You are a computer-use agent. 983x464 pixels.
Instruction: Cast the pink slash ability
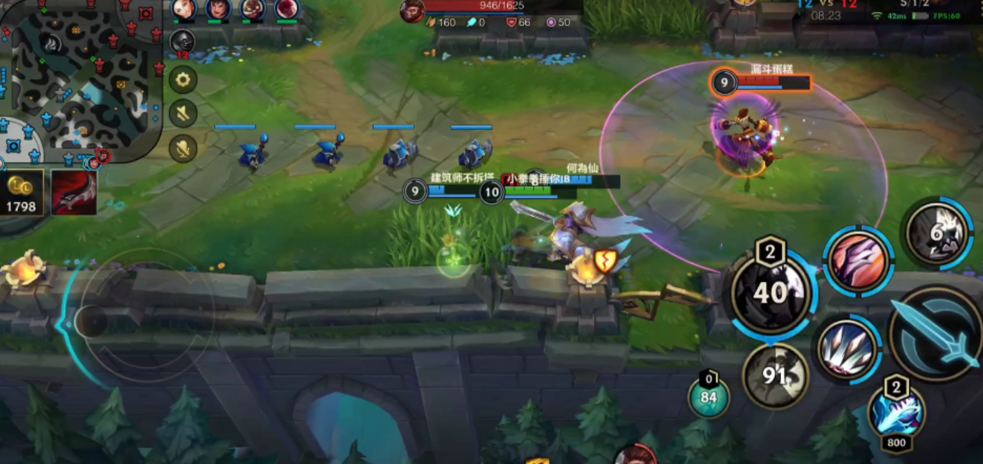coord(858,262)
